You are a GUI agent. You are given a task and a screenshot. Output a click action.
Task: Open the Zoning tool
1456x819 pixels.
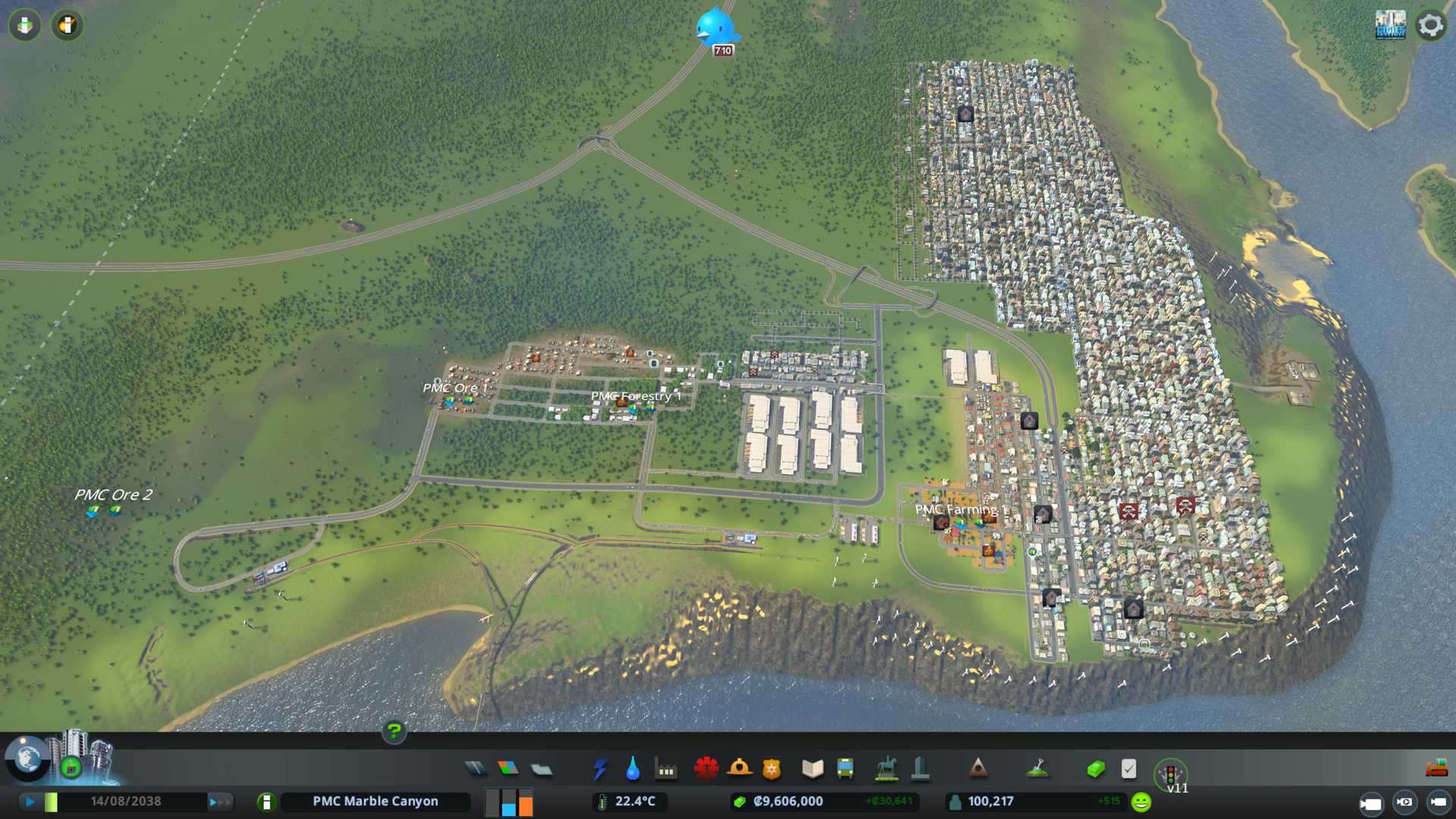click(508, 769)
